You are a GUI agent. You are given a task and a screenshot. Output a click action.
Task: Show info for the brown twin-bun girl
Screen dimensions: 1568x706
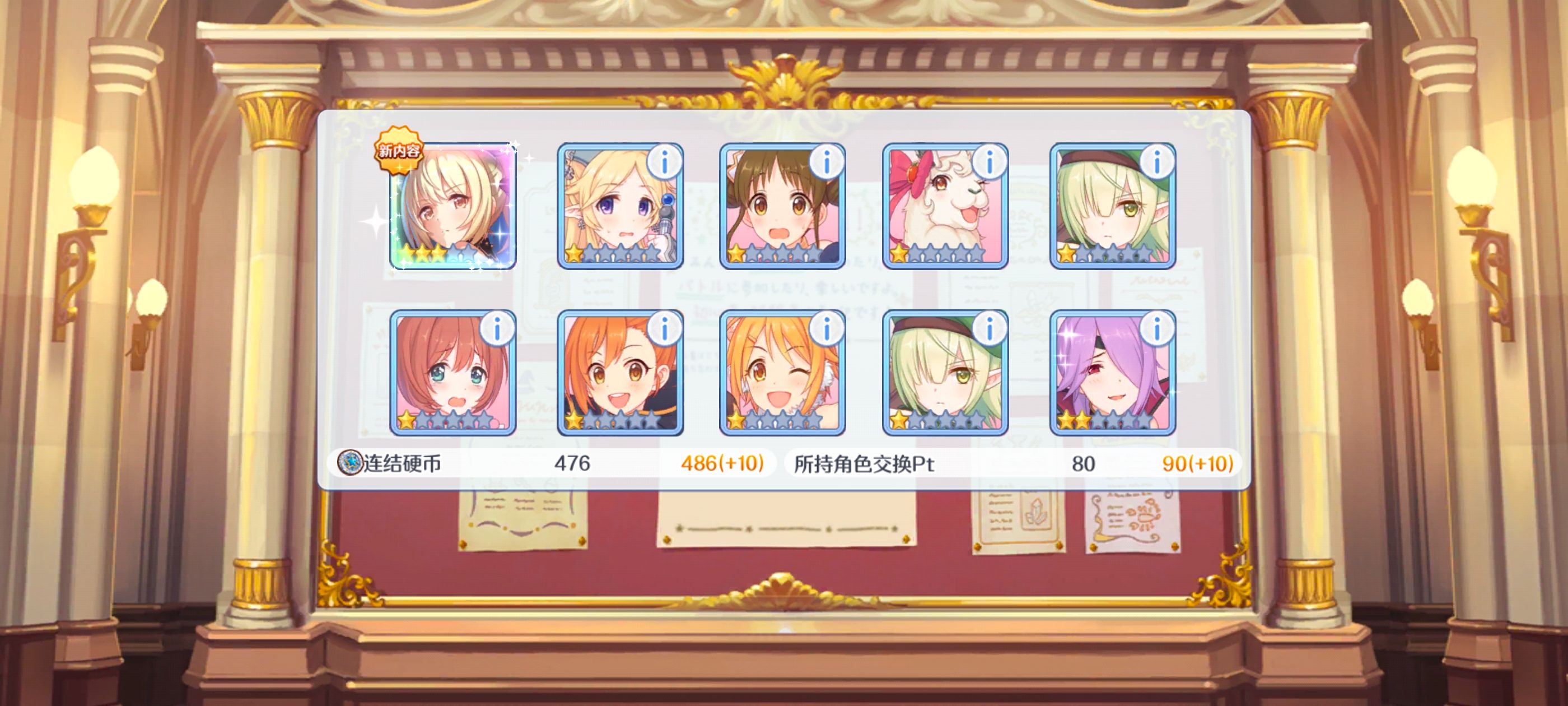826,162
